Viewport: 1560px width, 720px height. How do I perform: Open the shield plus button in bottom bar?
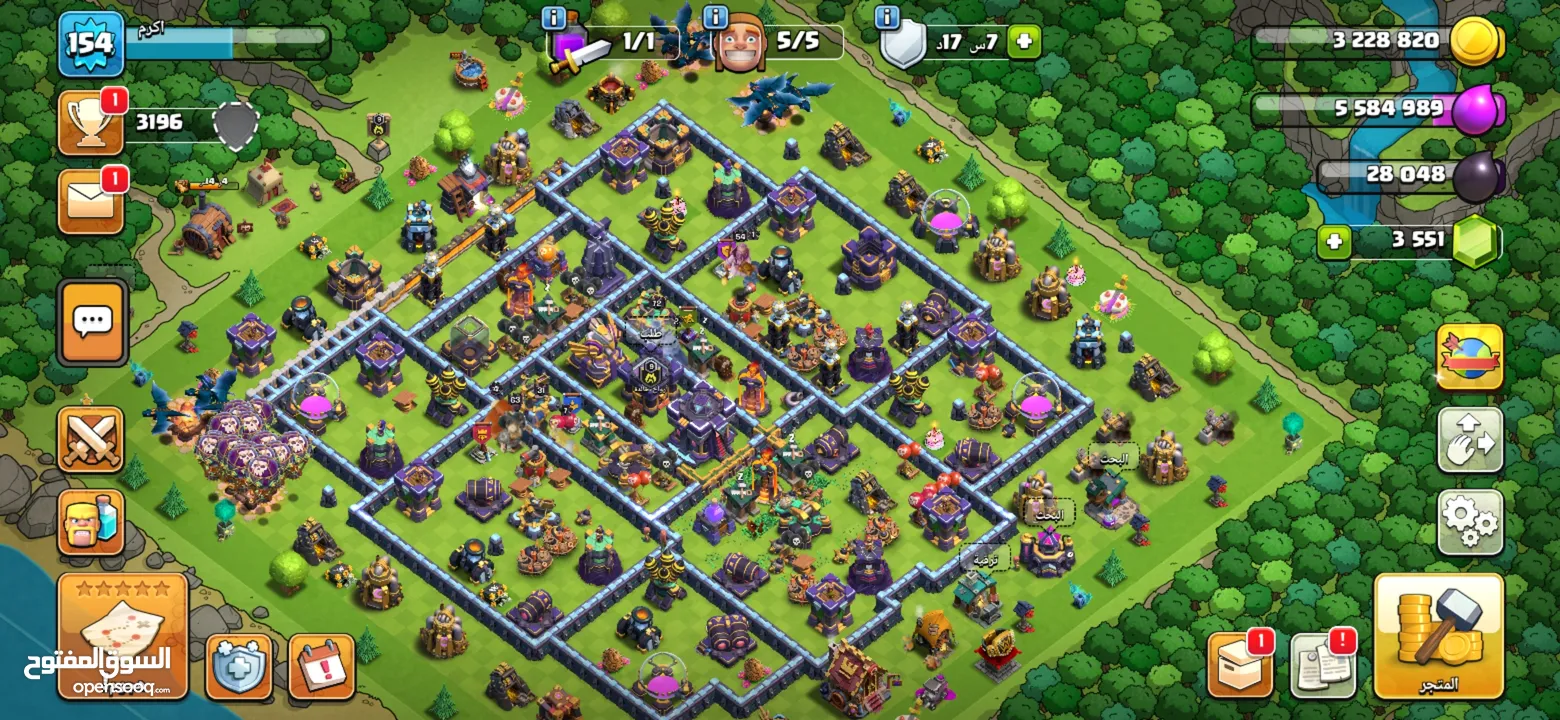[x=239, y=666]
